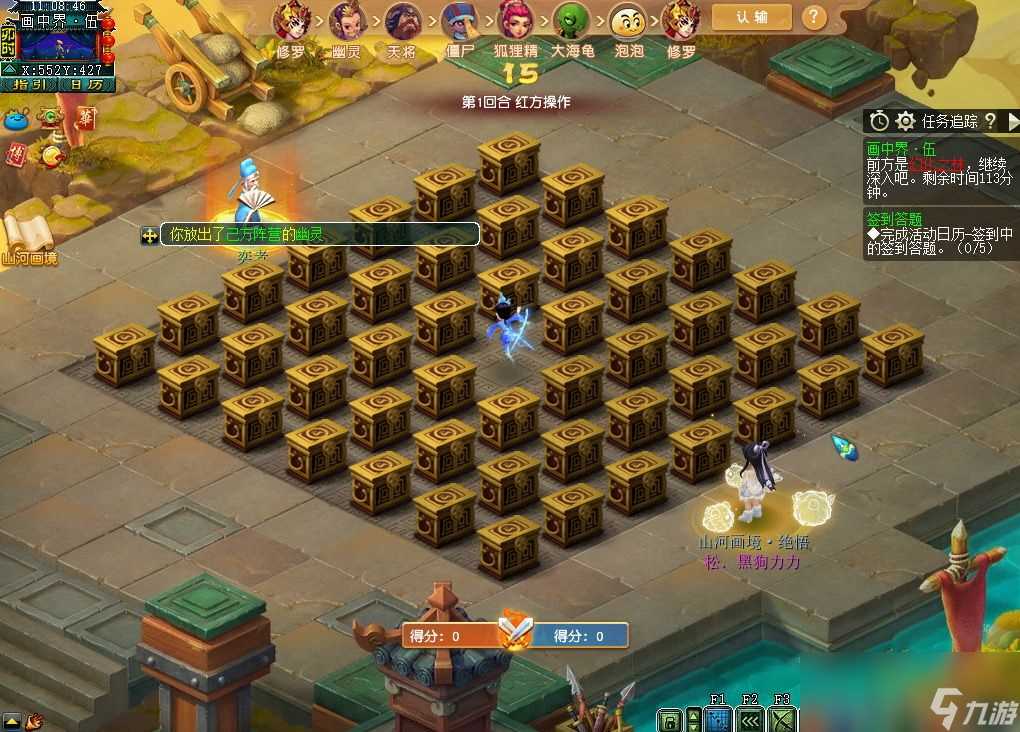Activate the F1 blue grid skill
The image size is (1020, 732).
tap(717, 719)
